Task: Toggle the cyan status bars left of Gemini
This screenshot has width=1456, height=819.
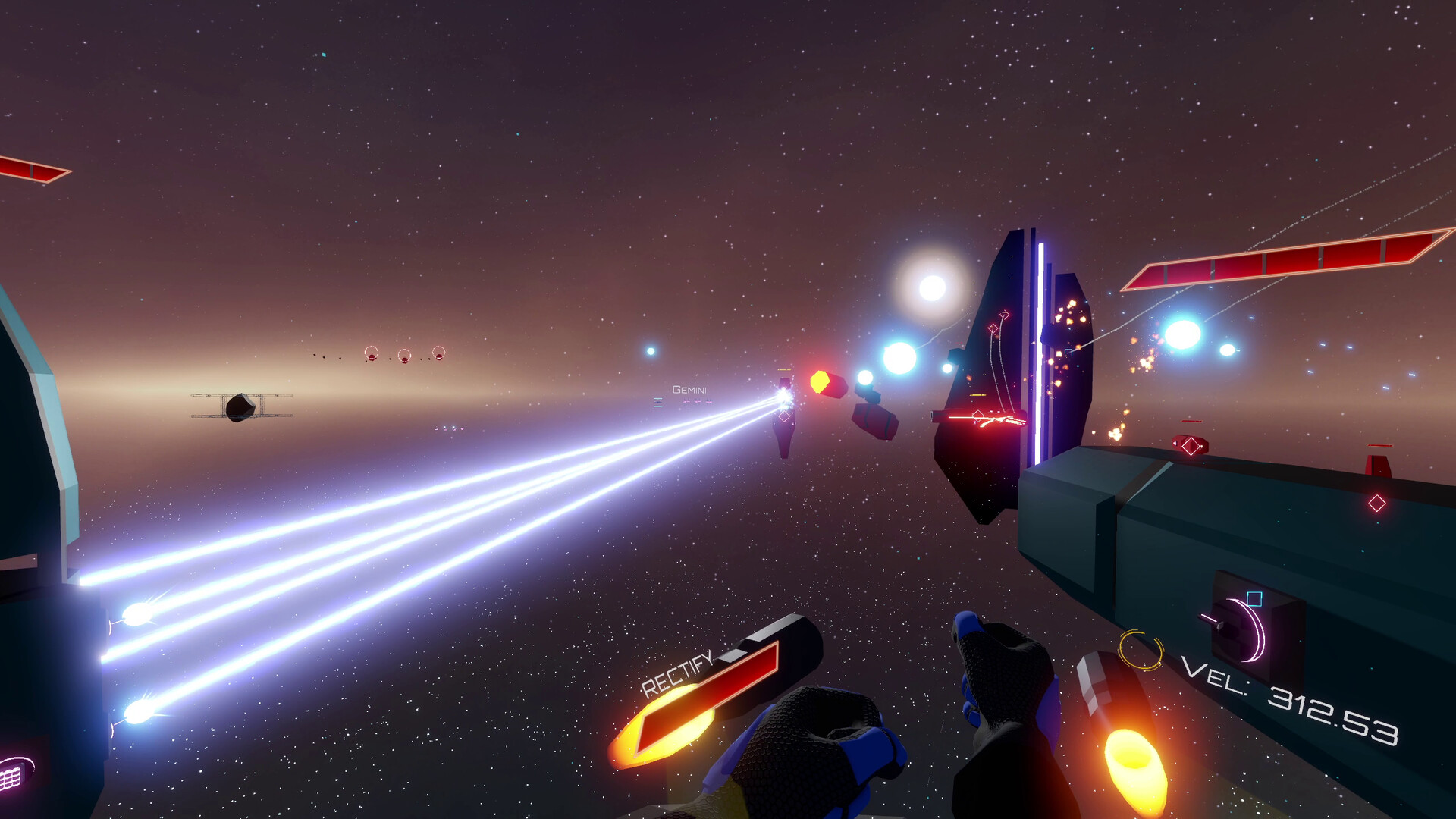Action: coord(657,403)
